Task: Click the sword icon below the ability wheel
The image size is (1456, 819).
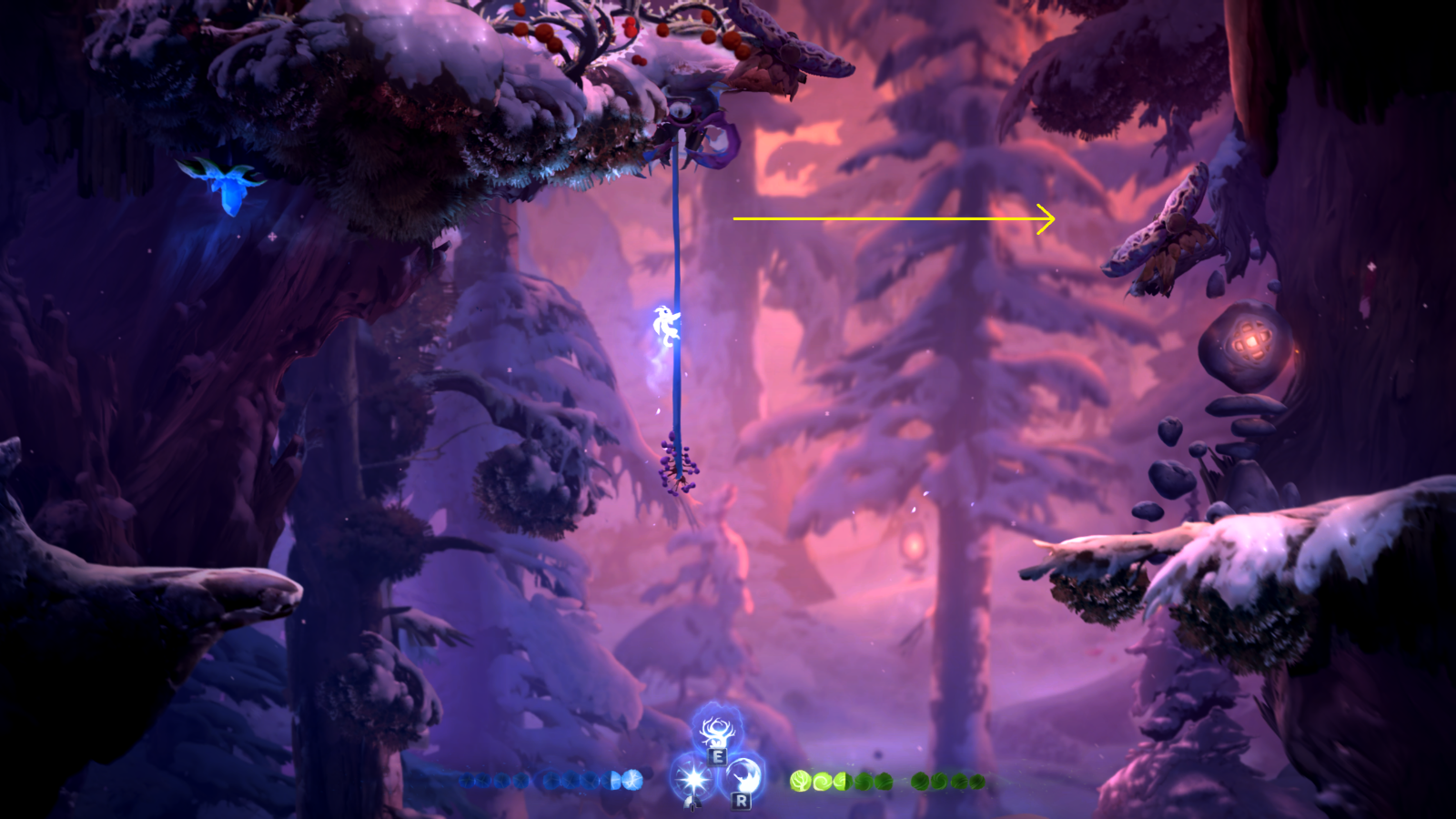Action: (693, 803)
